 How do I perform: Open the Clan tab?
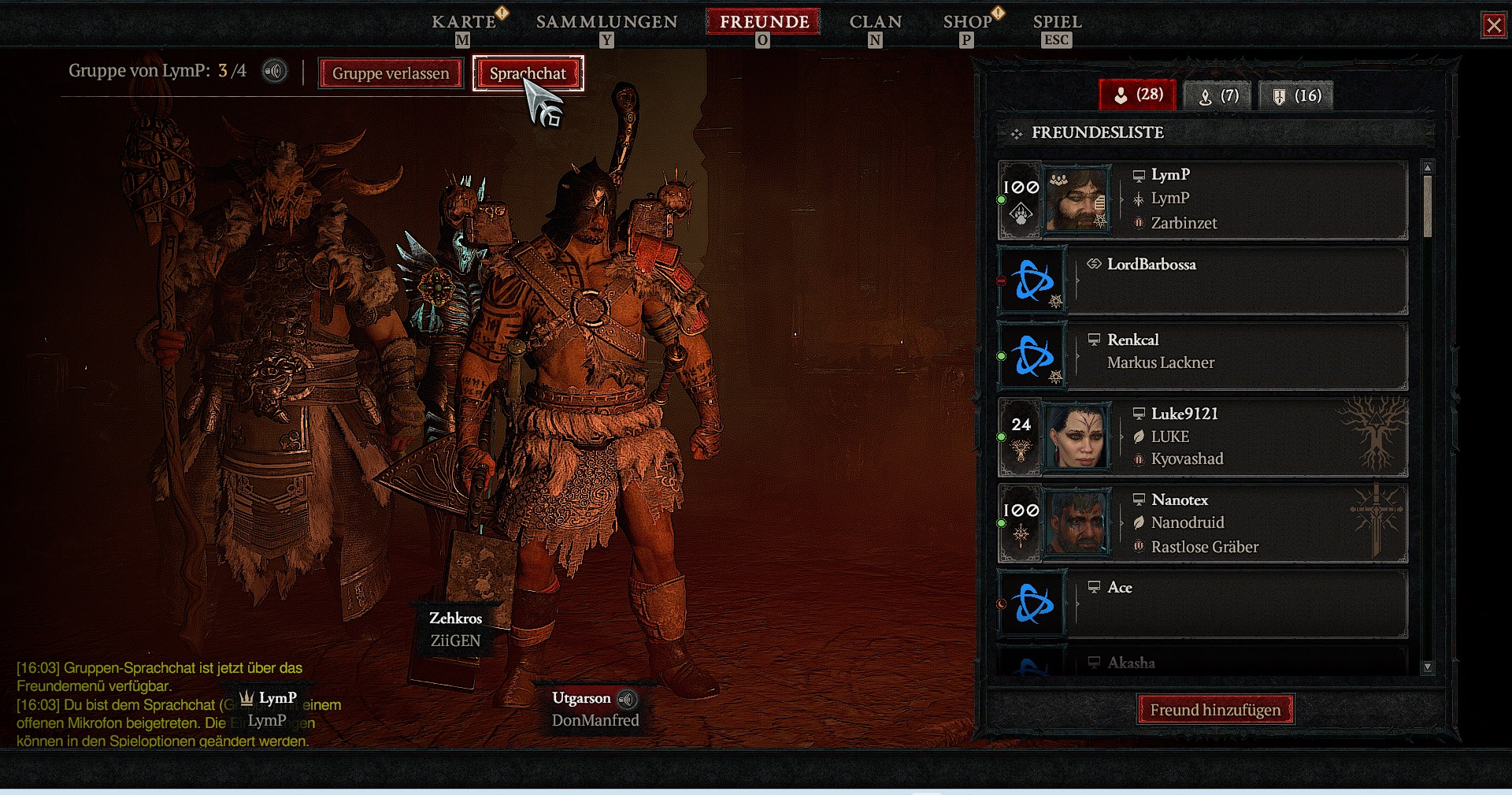[x=875, y=22]
